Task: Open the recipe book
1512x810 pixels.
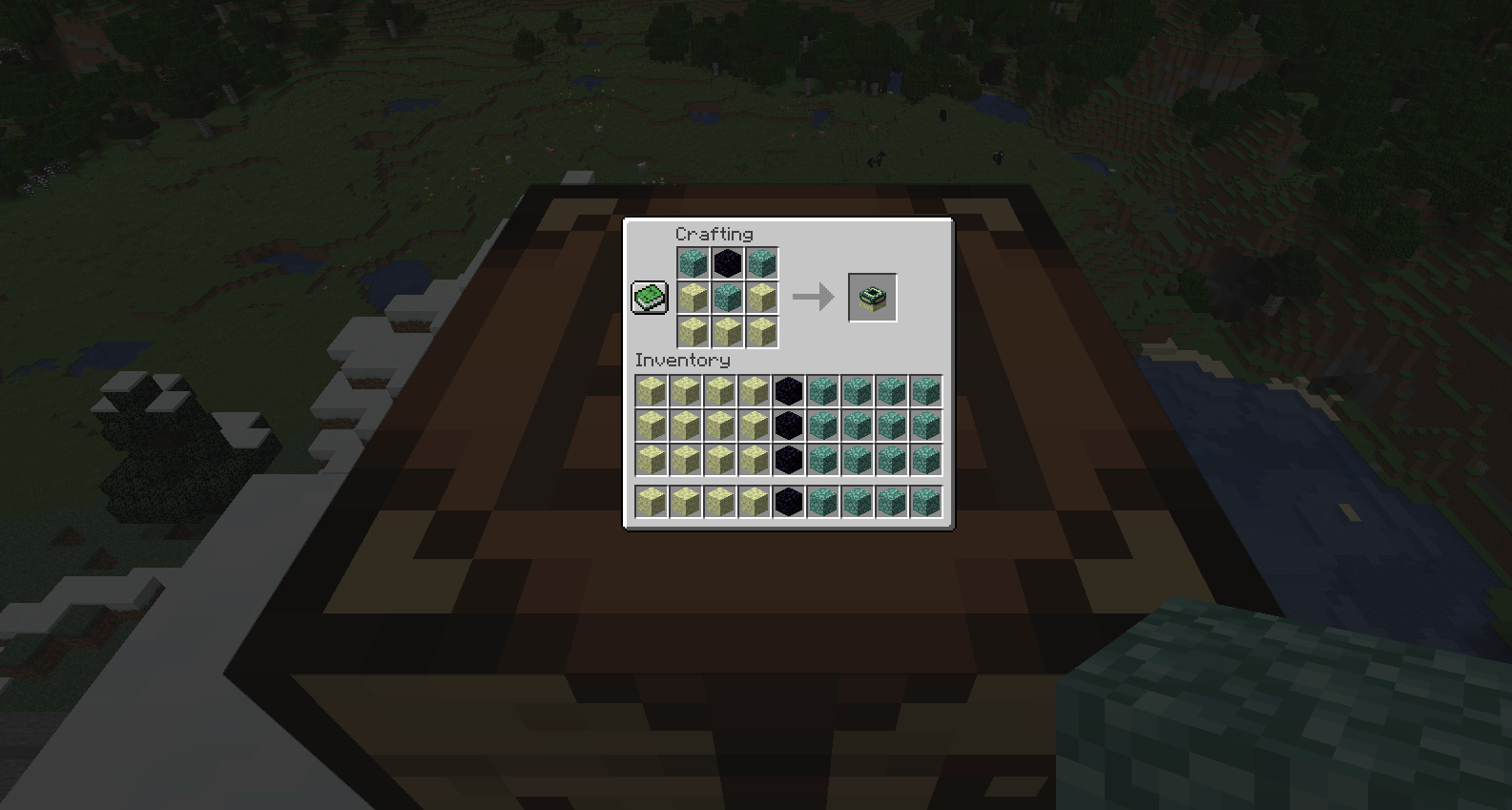Action: [x=649, y=298]
